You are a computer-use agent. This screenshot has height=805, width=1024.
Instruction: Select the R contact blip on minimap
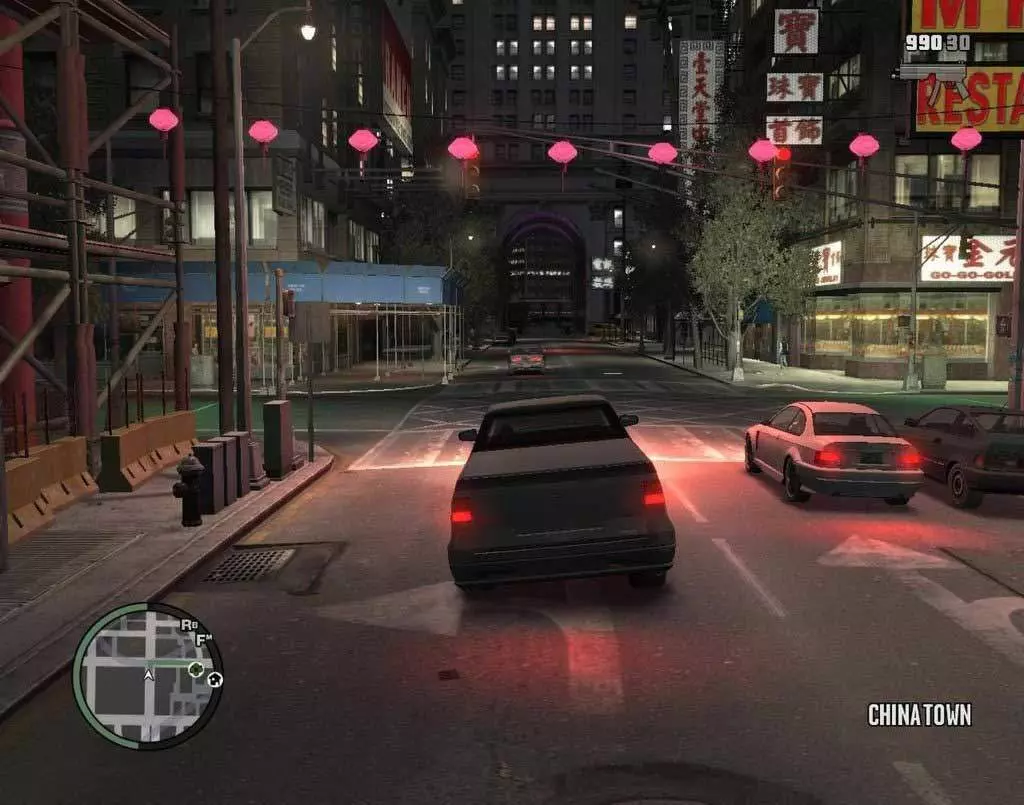(x=188, y=625)
